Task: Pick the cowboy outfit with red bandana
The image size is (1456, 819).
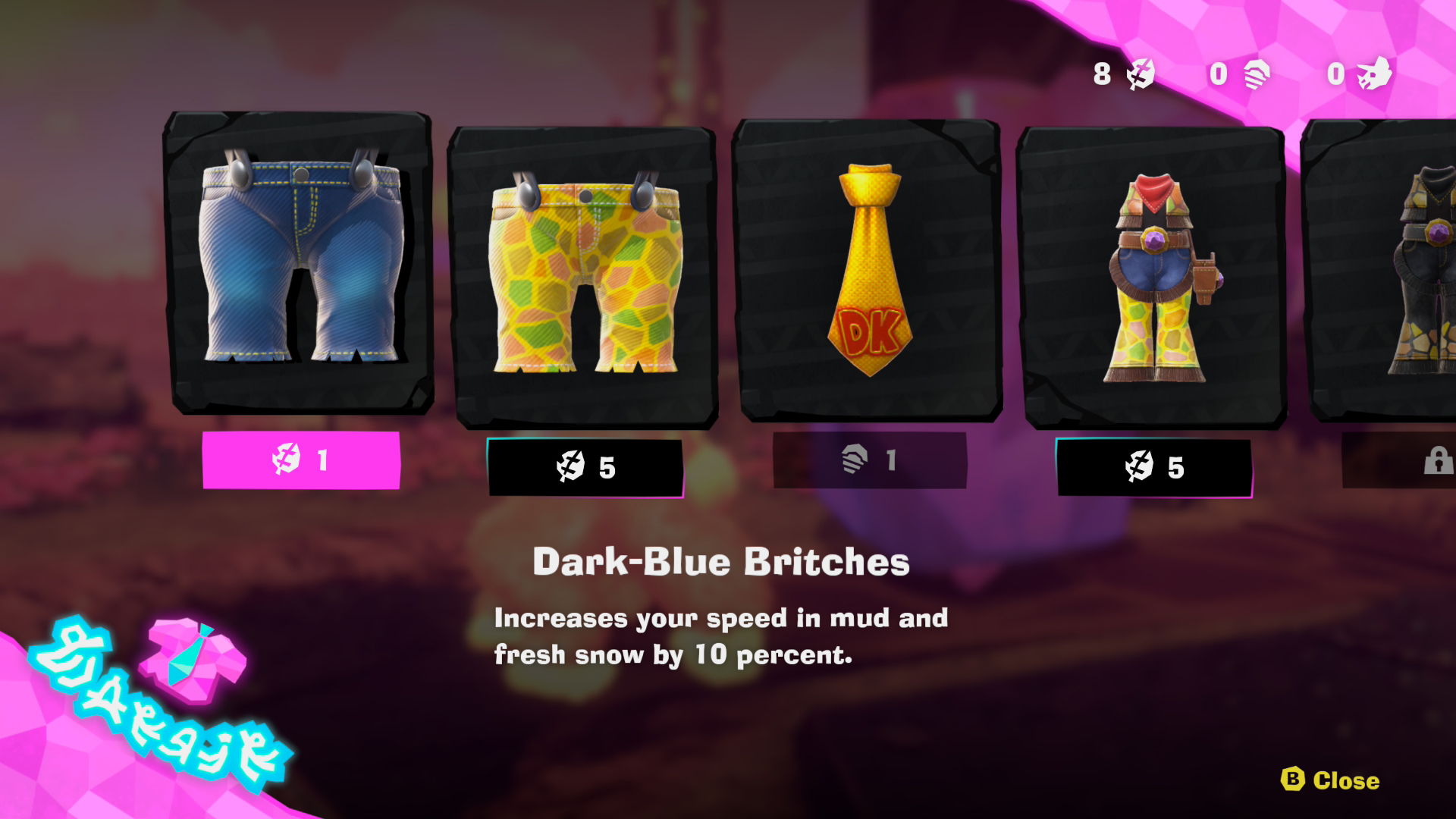Action: coord(1153,277)
